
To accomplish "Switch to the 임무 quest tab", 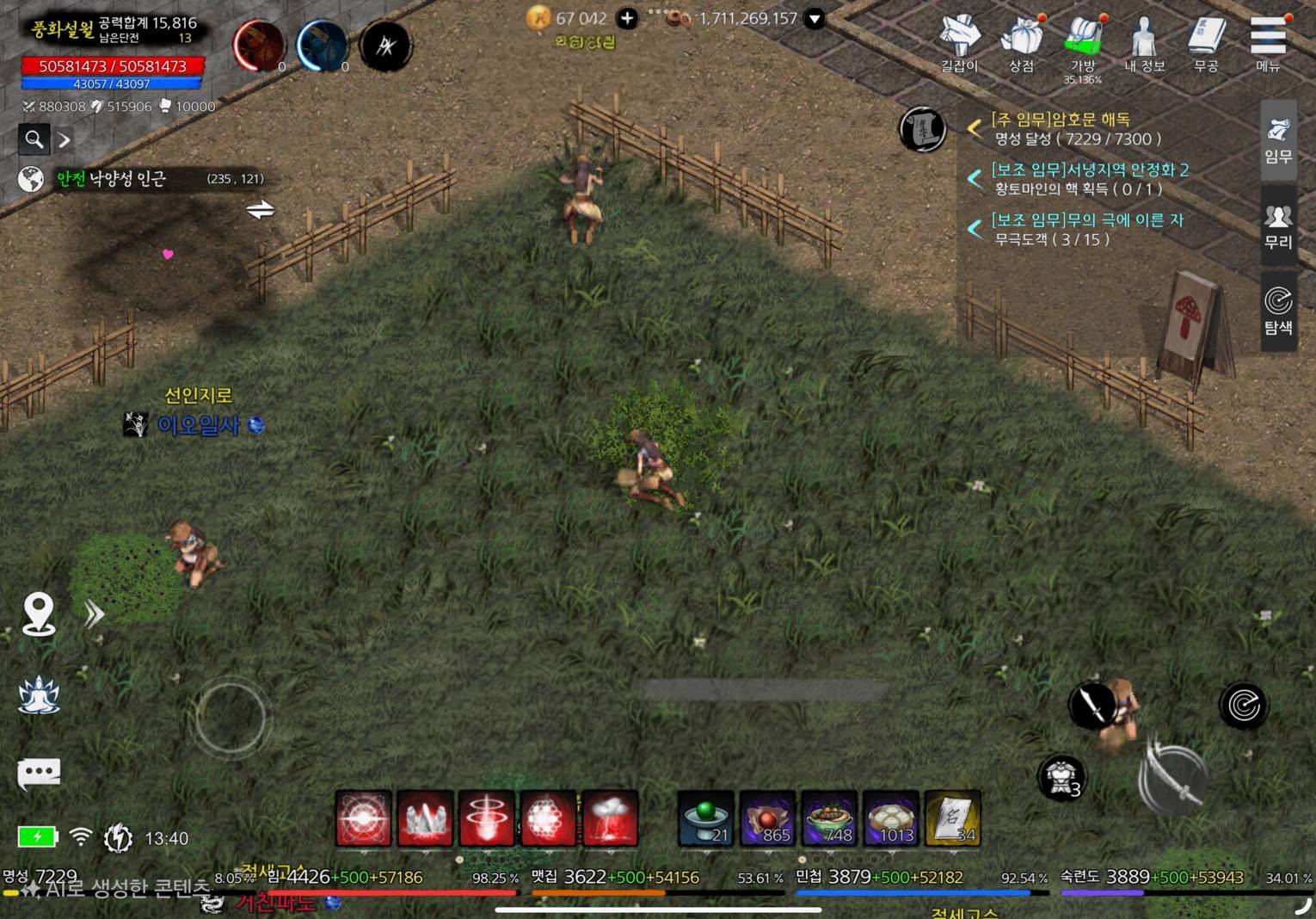I will [1278, 139].
